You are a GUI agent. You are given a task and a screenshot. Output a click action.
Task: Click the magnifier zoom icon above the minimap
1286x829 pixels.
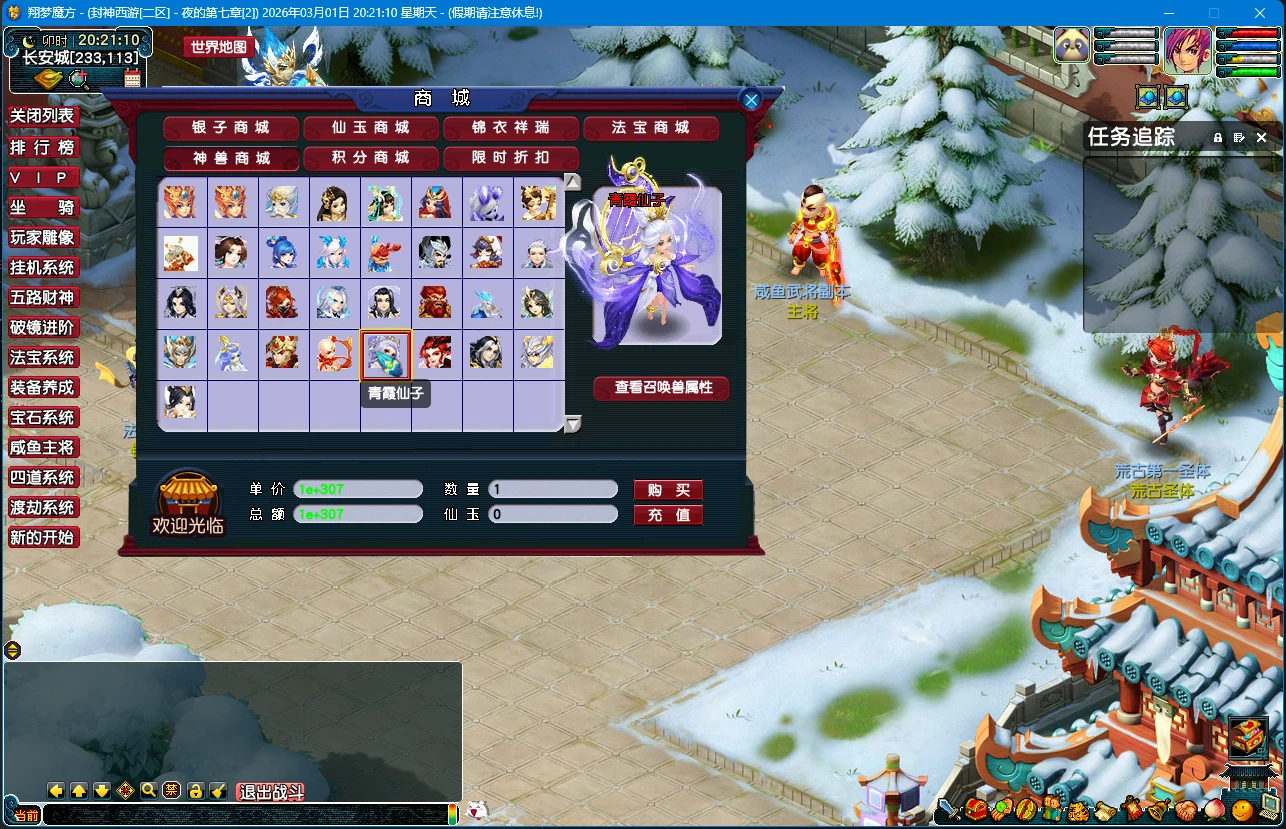point(147,789)
